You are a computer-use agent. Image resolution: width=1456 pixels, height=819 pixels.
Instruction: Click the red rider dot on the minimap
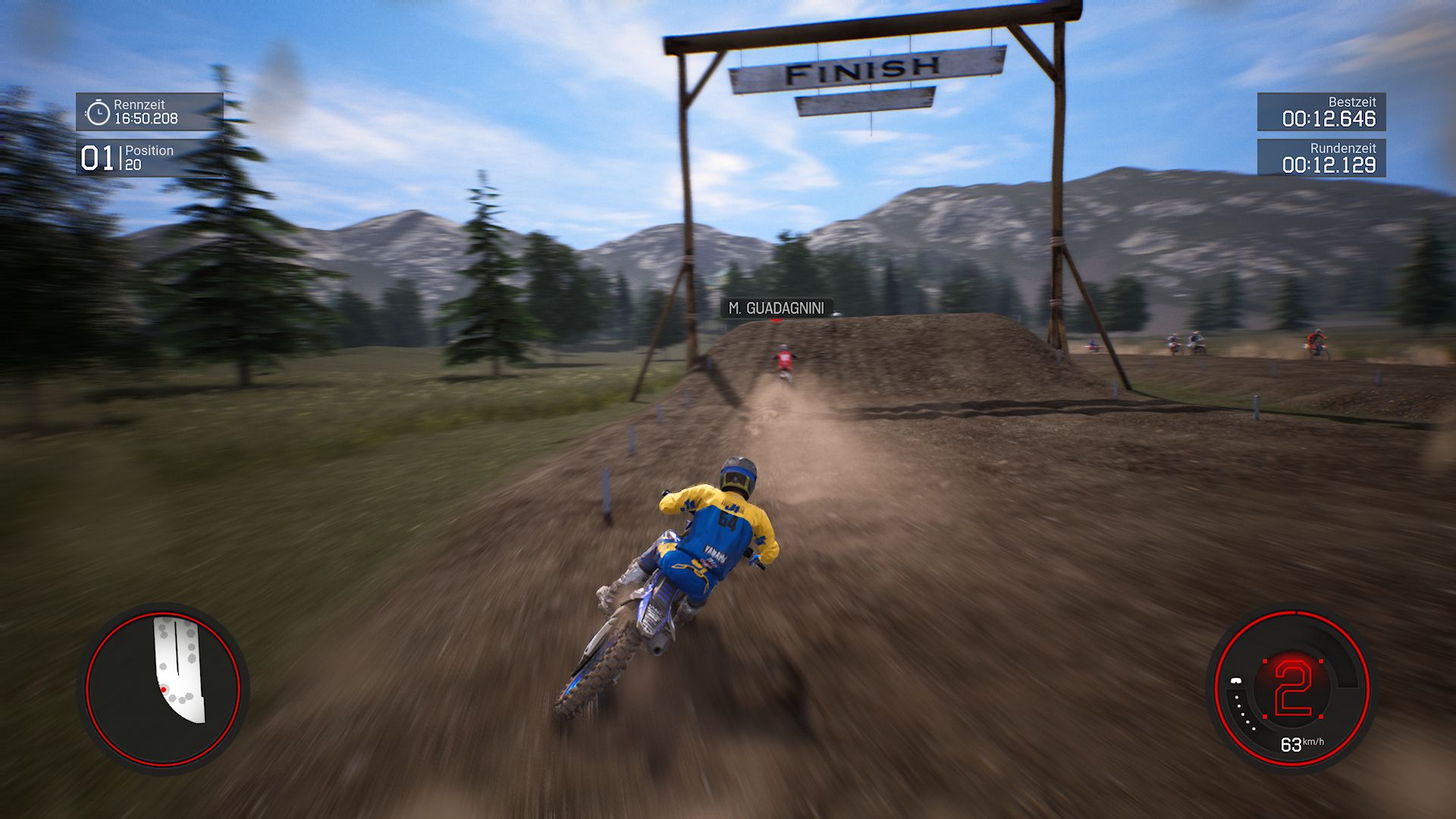tap(165, 689)
